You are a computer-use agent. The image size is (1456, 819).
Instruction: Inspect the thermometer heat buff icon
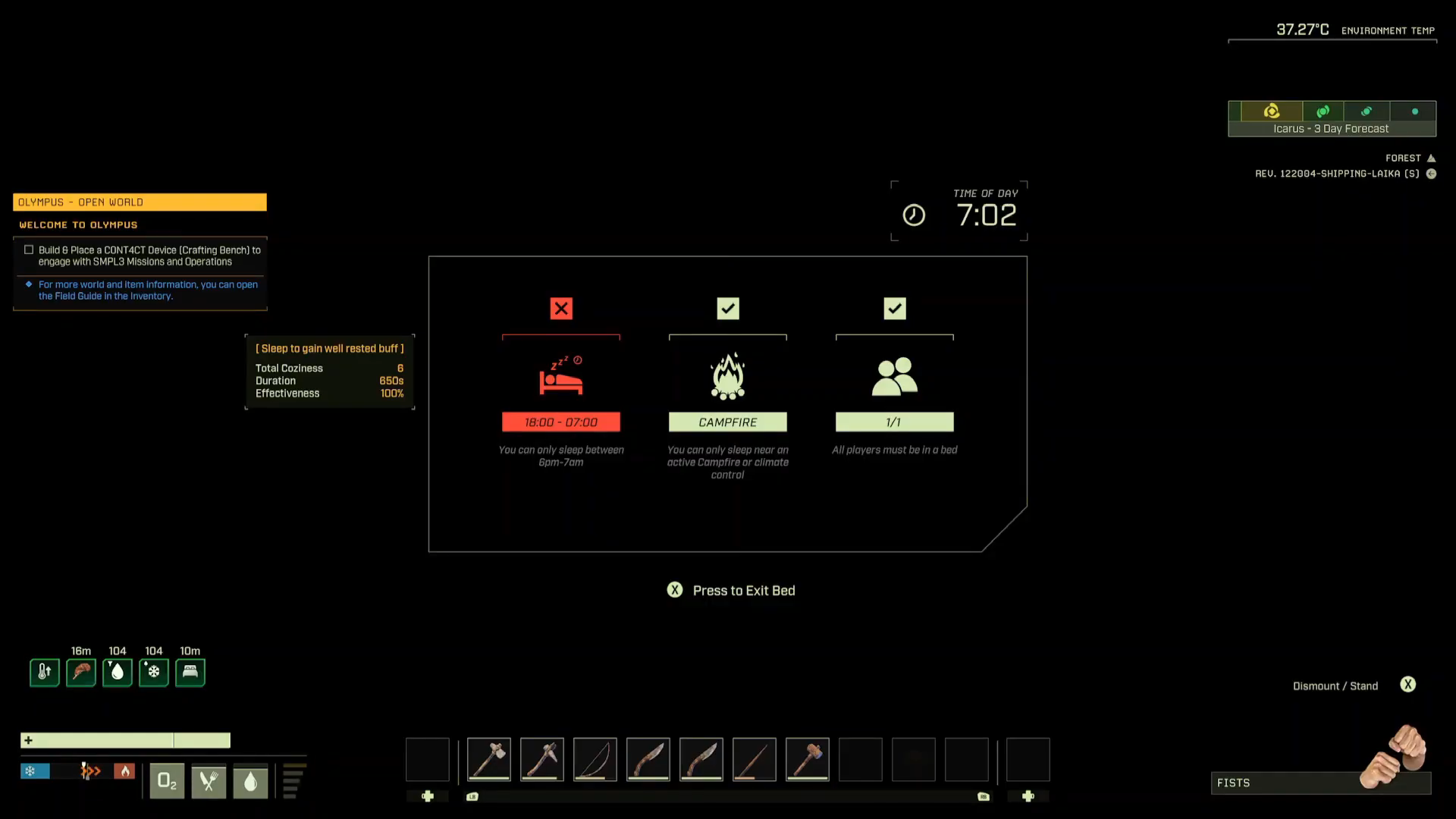click(45, 672)
